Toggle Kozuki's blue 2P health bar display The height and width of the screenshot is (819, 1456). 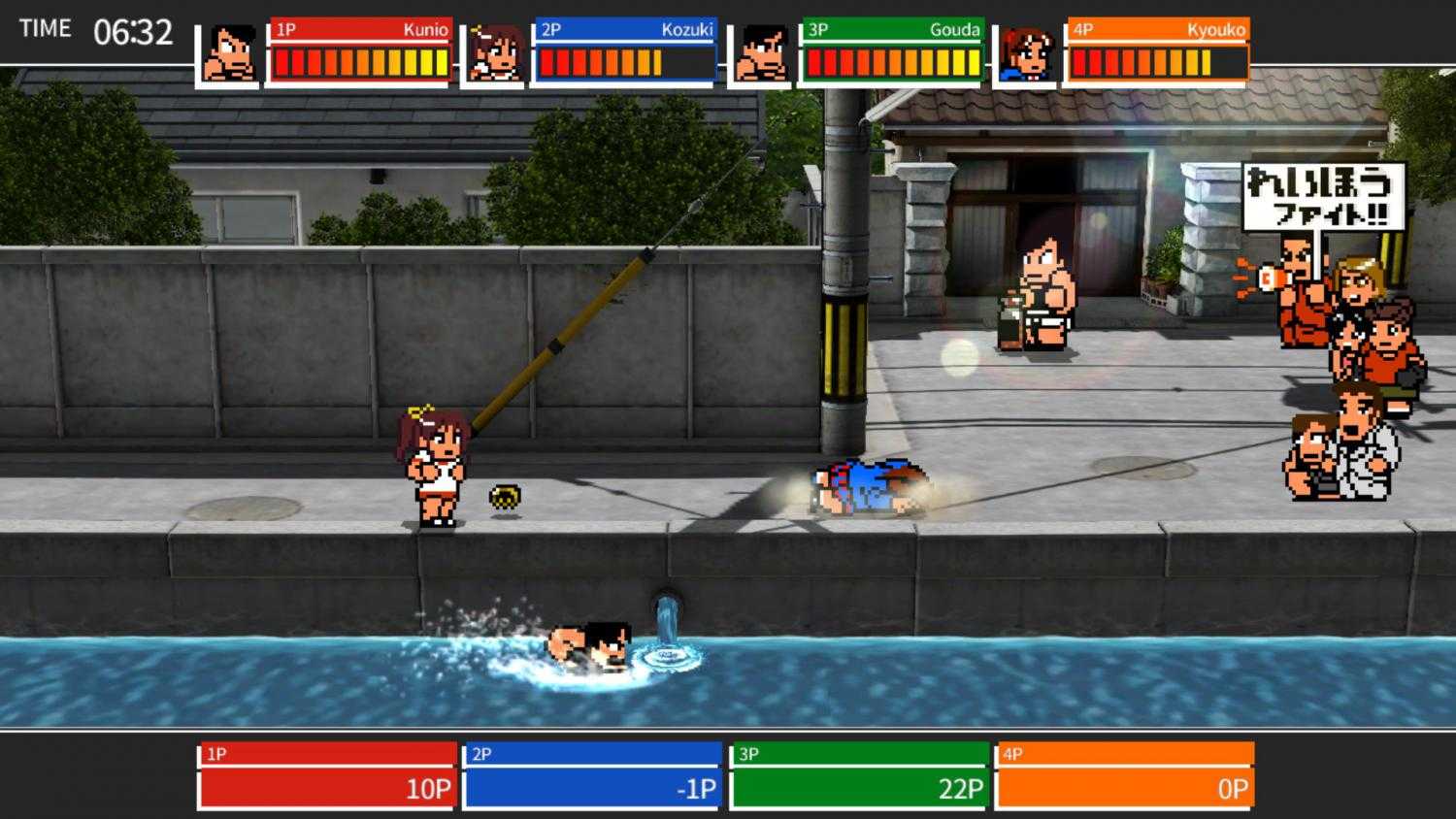(621, 63)
